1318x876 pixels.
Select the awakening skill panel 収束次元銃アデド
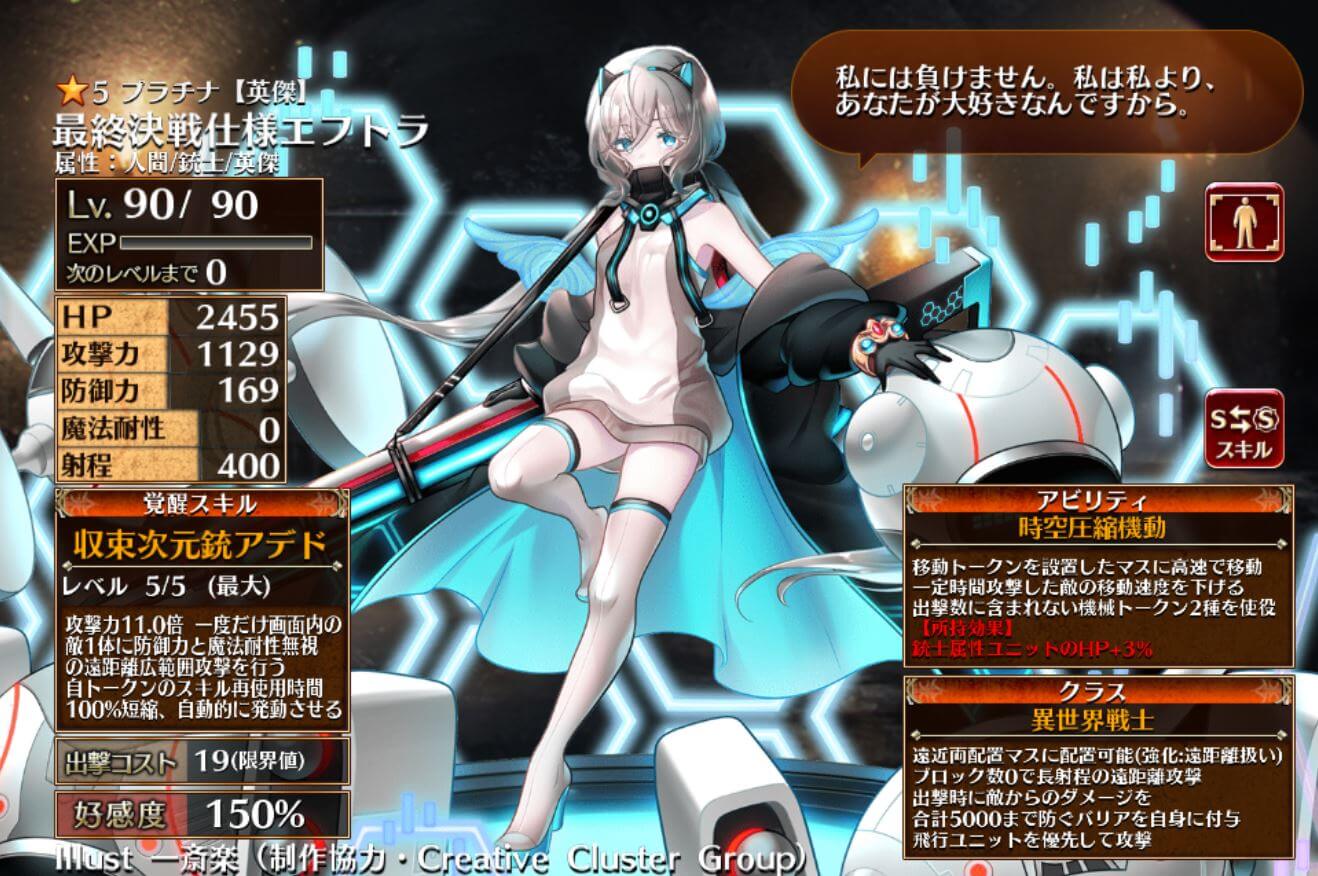coord(200,545)
